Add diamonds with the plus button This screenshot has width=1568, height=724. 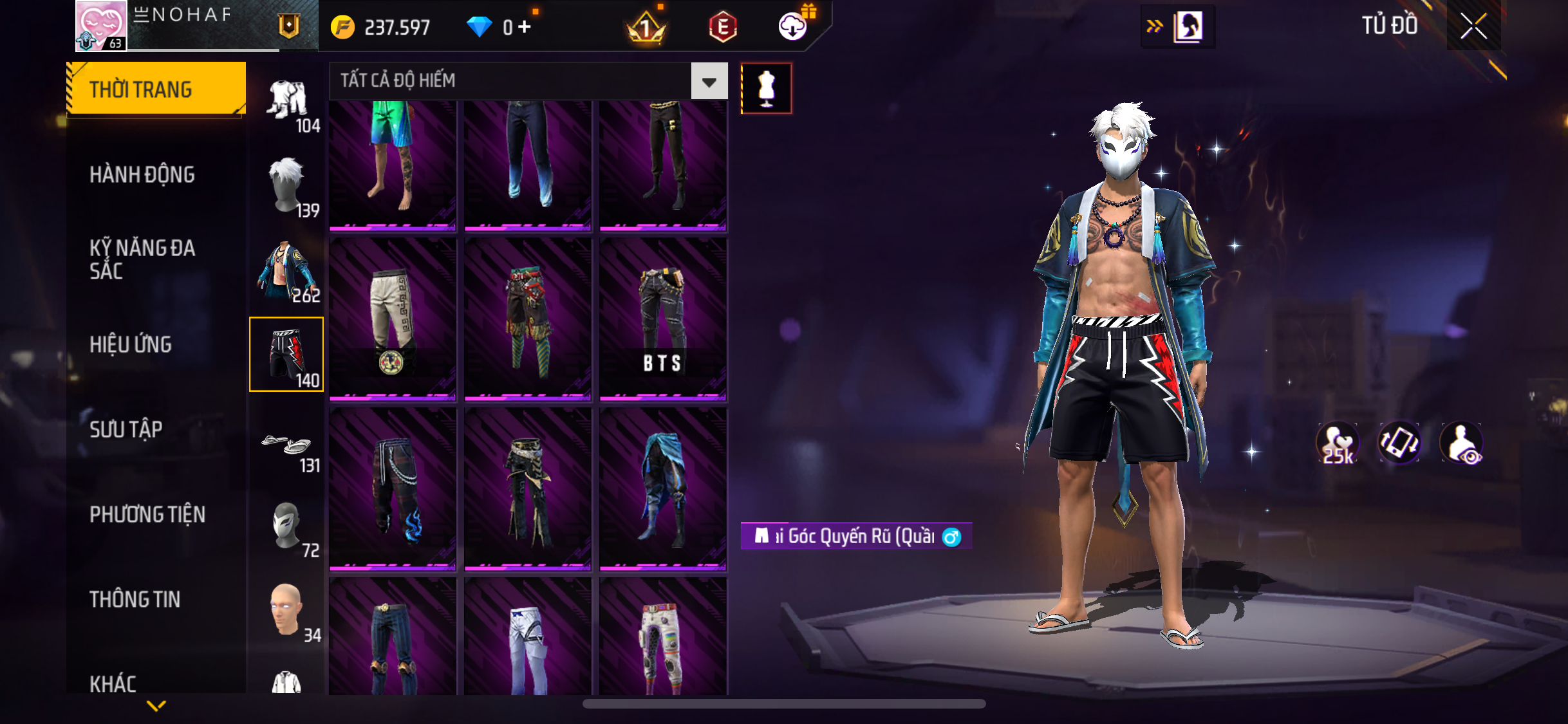[525, 27]
